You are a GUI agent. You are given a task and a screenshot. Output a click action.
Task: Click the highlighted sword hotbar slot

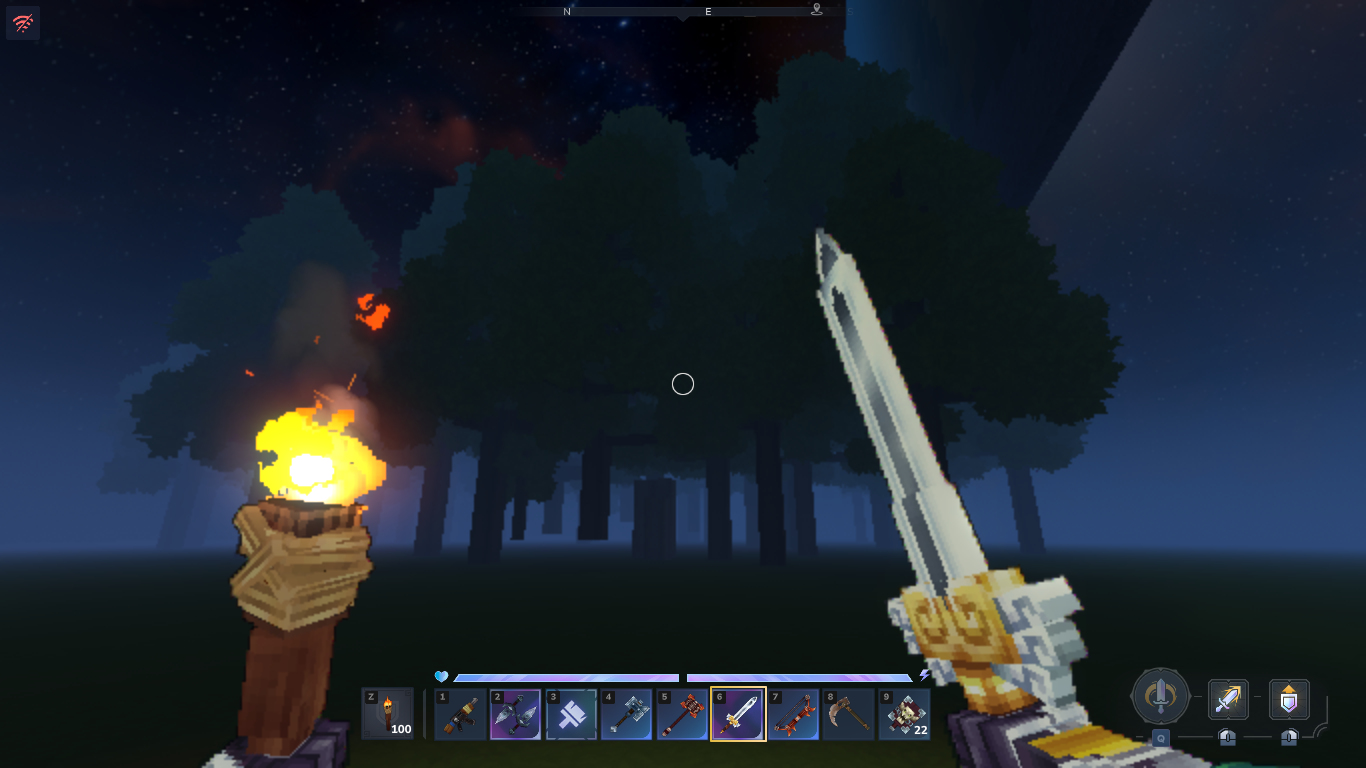738,714
